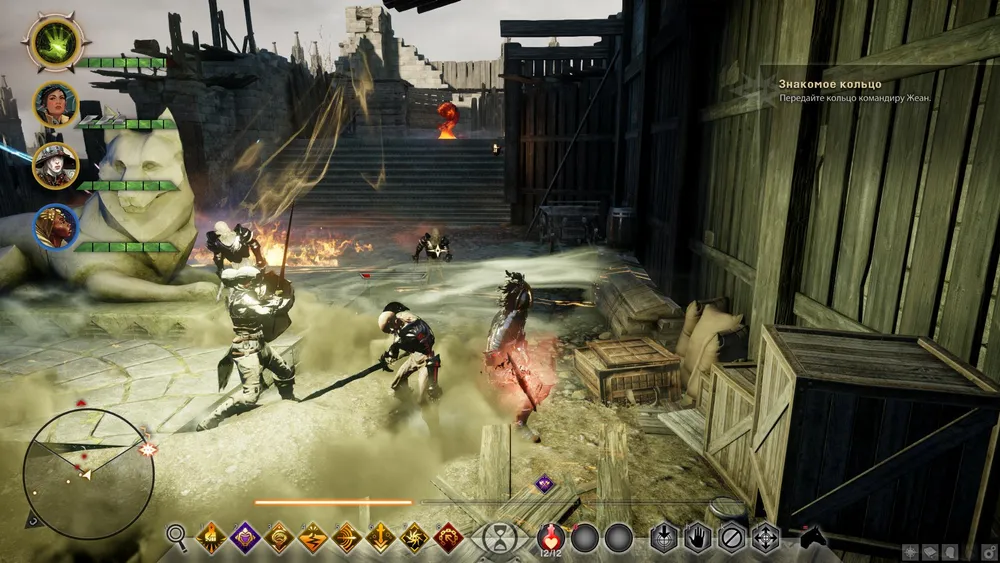1000x563 pixels.
Task: Trigger the lightning bolt ability
Action: (313, 537)
